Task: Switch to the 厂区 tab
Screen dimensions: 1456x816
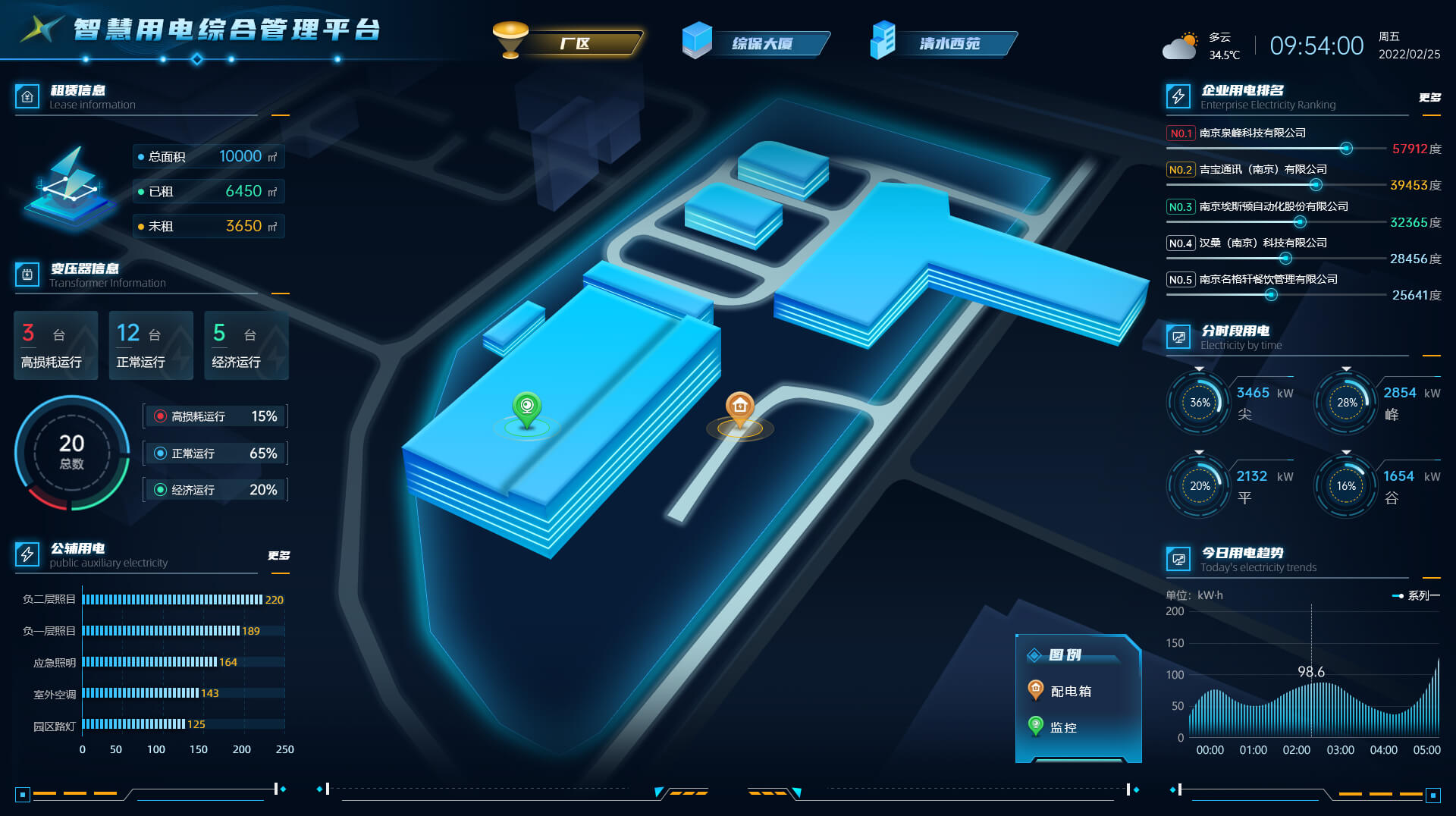Action: [x=575, y=43]
